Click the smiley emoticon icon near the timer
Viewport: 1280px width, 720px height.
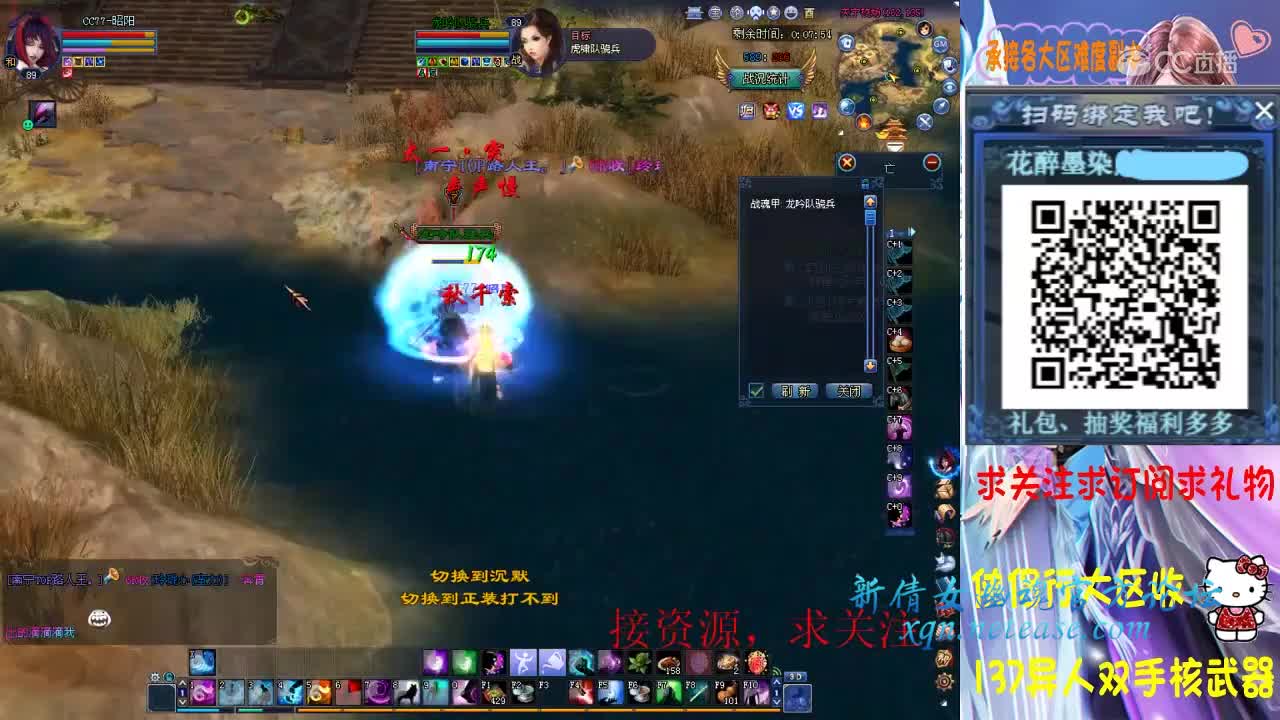coord(791,13)
